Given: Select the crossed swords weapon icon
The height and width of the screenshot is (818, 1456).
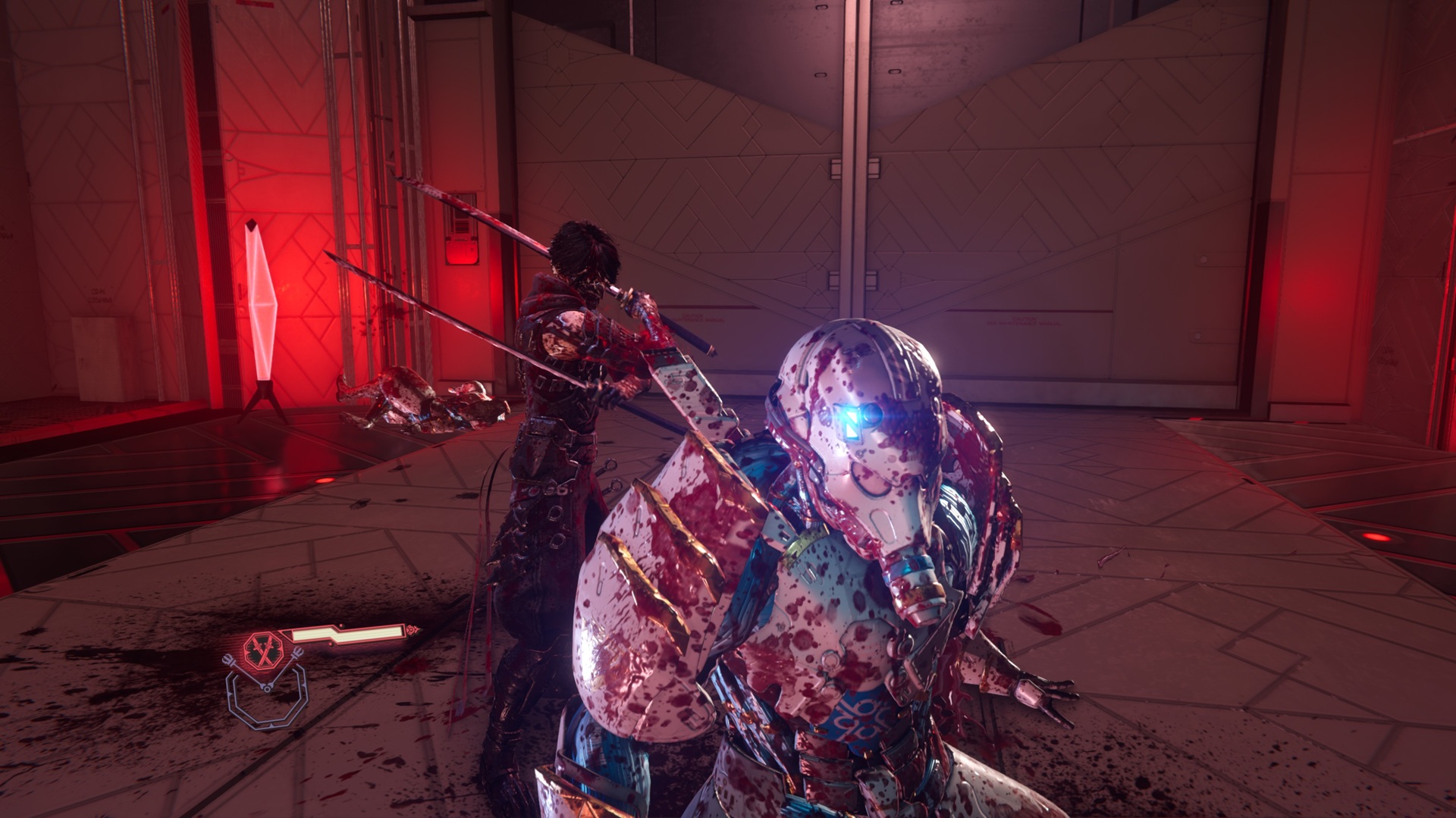Looking at the screenshot, I should click(263, 649).
